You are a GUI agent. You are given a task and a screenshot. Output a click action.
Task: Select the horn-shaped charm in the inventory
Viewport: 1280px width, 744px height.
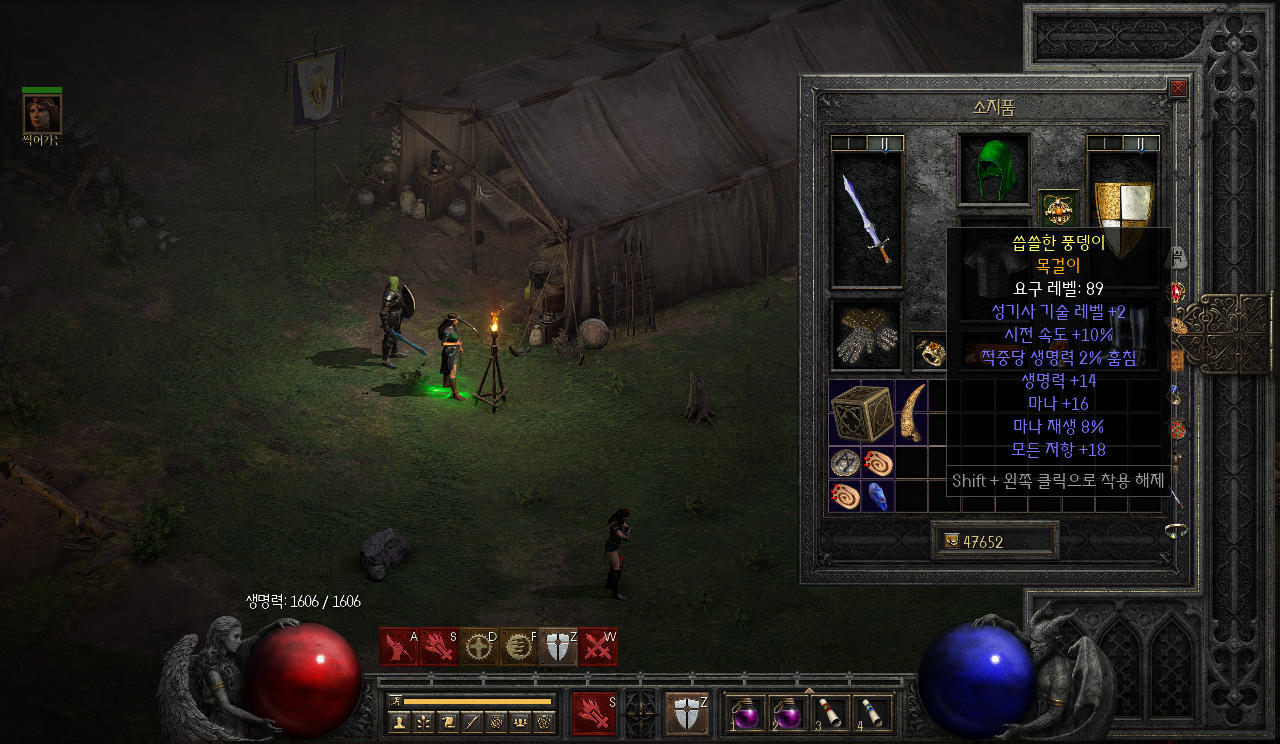[911, 412]
